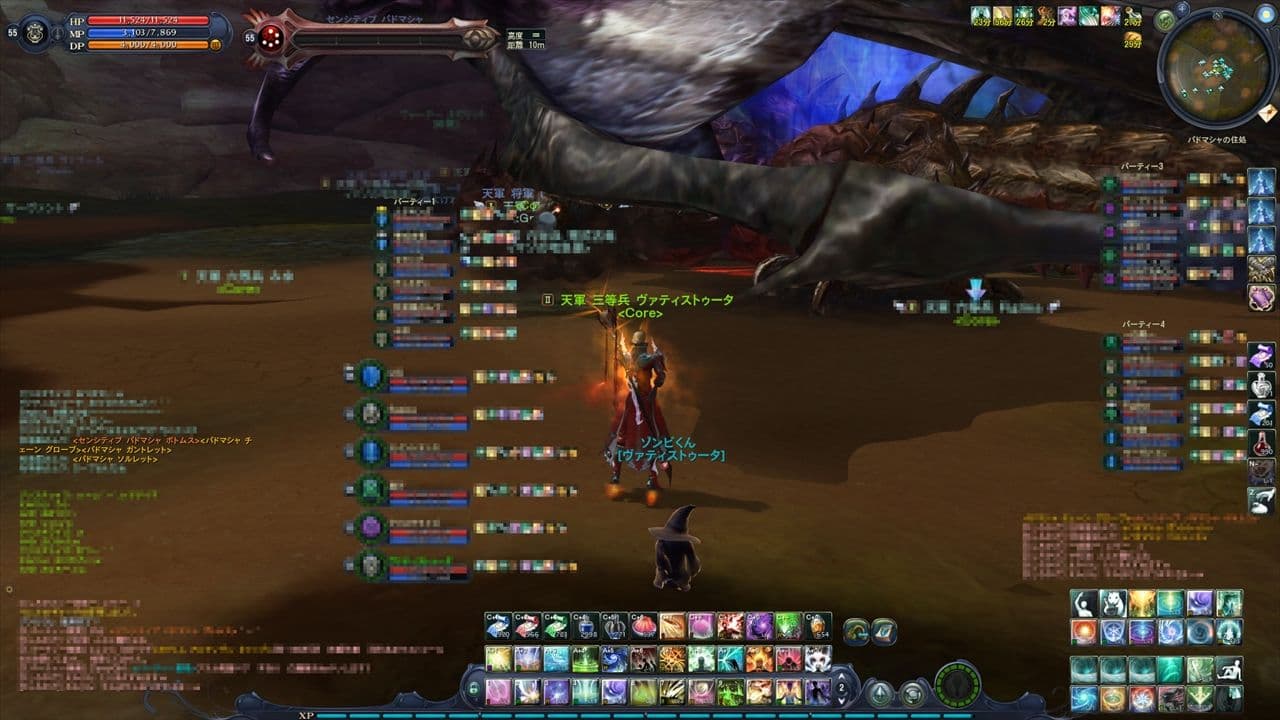This screenshot has width=1280, height=720.
Task: Click the yellow bread buff icon
Action: pos(1132,39)
